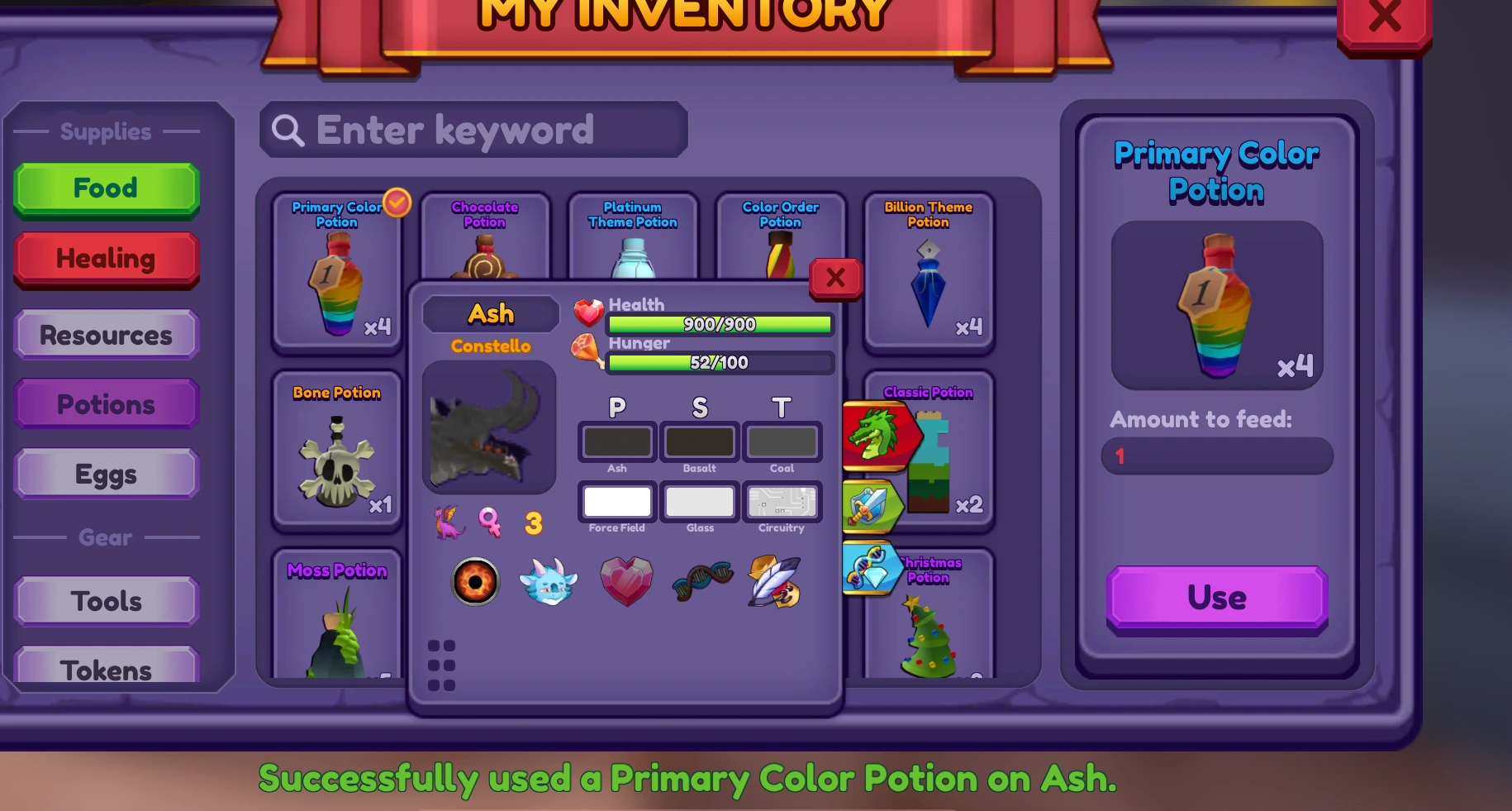
Task: Click the Use button
Action: pyautogui.click(x=1216, y=598)
